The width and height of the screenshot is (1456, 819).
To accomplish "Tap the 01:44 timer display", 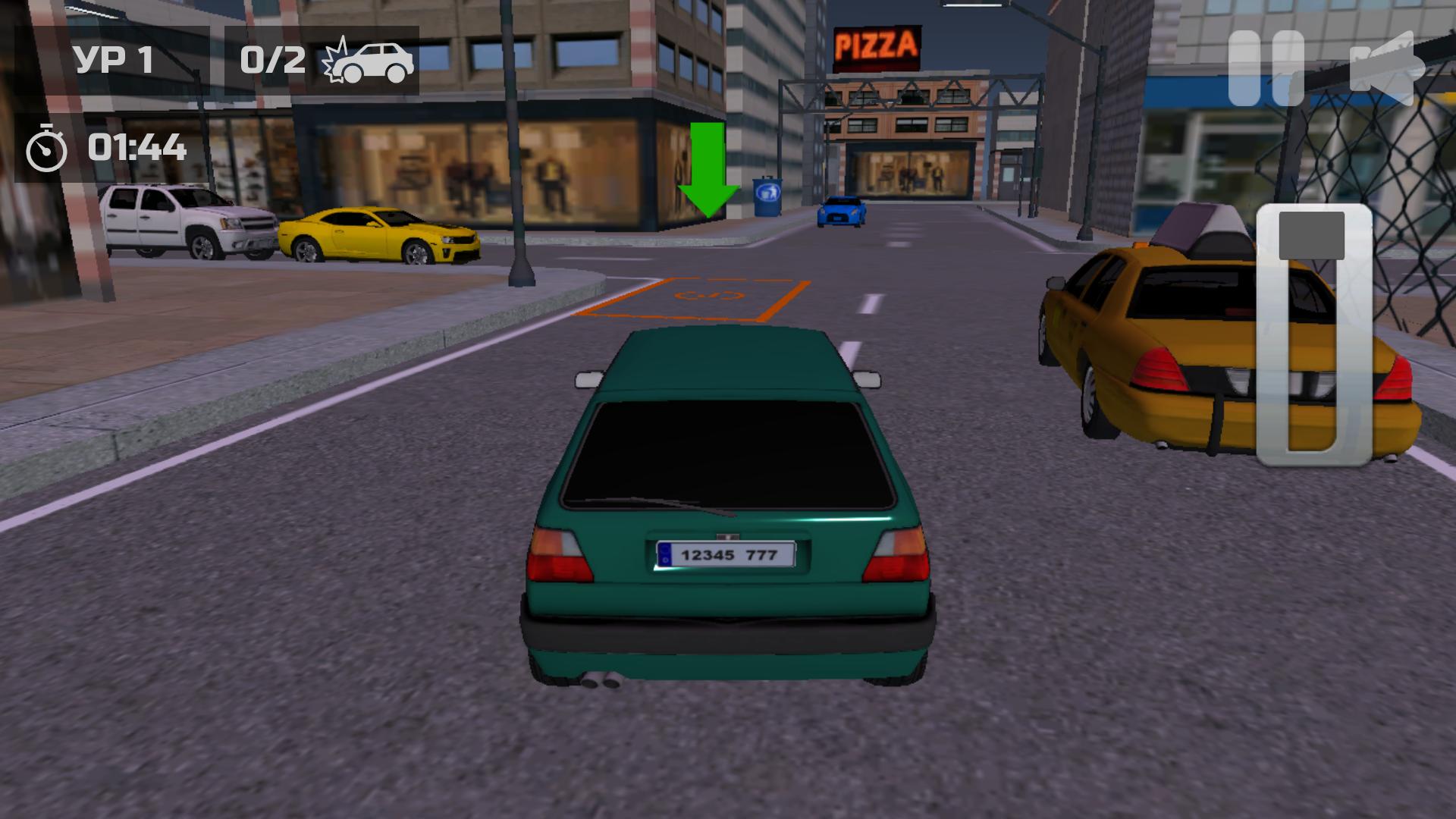I will tap(136, 148).
